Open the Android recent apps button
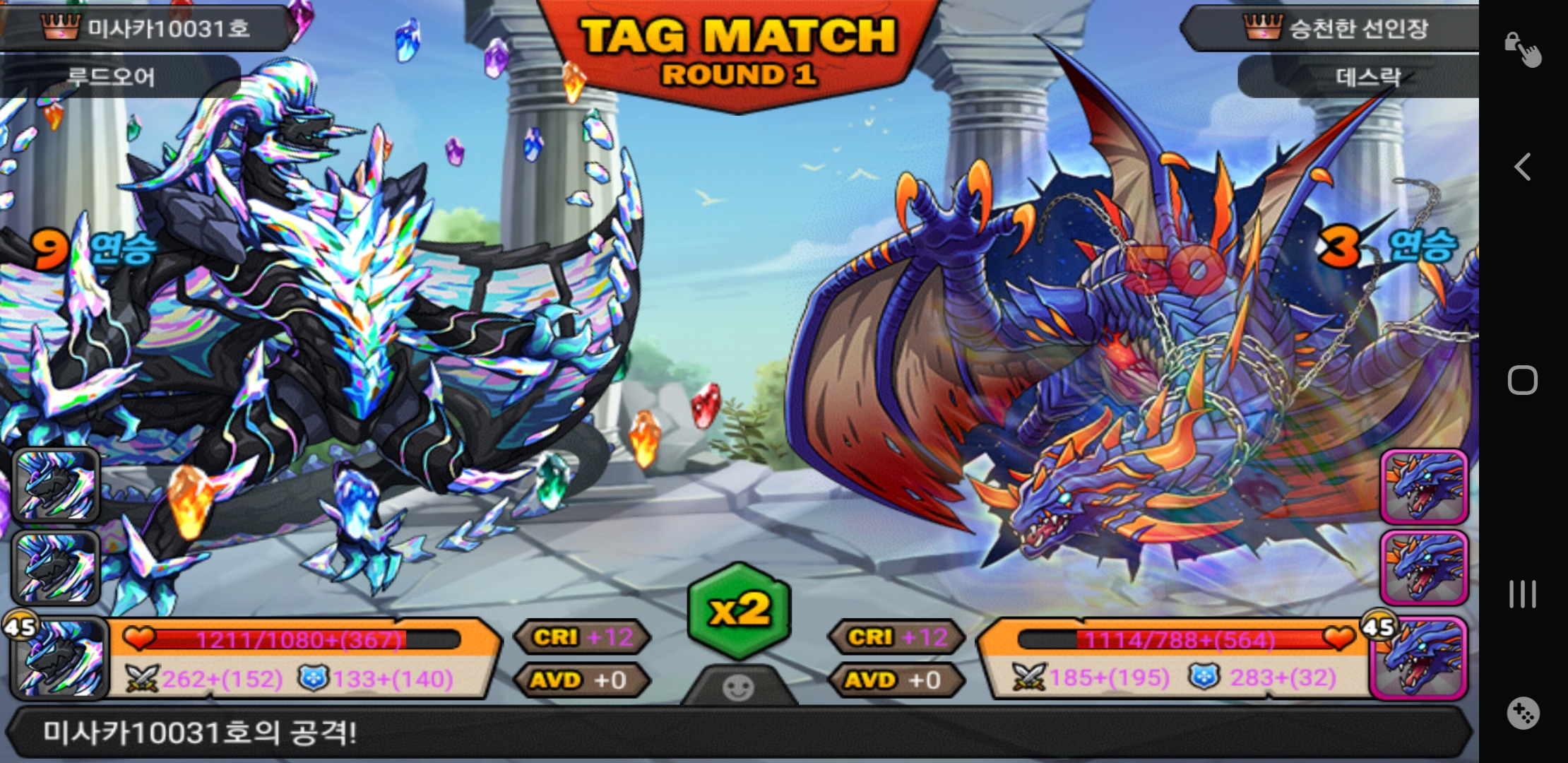This screenshot has height=763, width=1568. 1523,594
